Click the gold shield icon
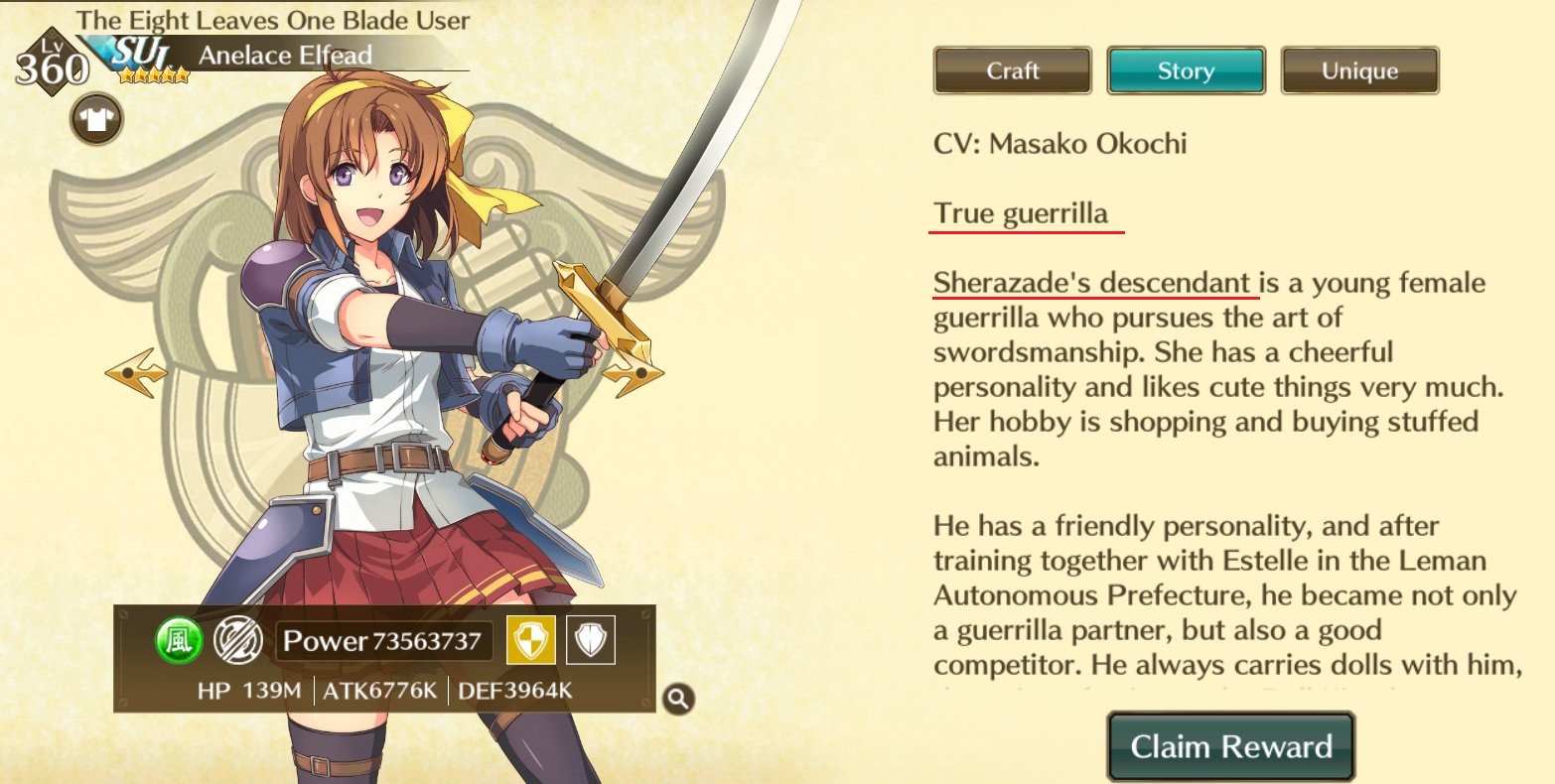 point(530,641)
